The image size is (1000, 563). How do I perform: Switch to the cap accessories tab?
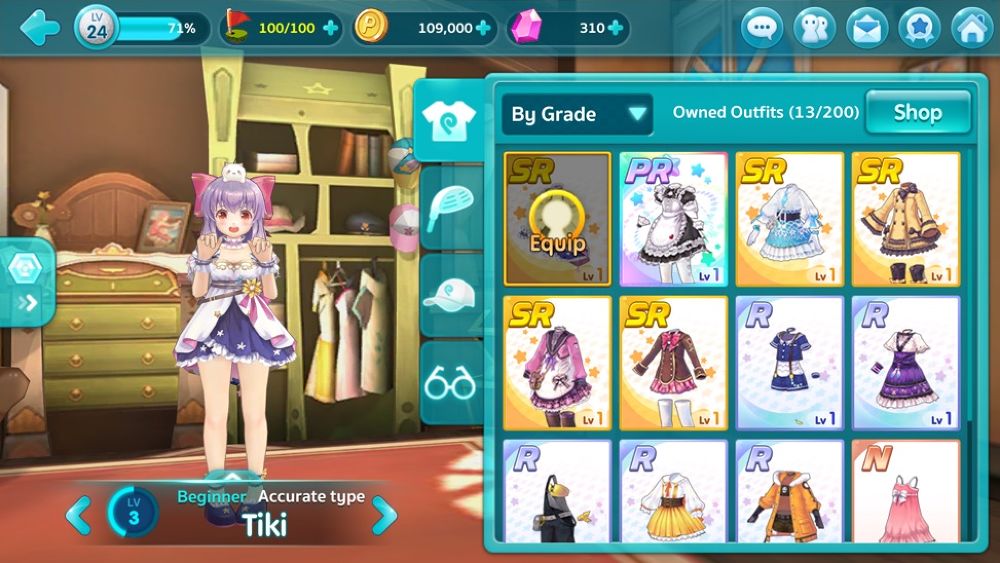[x=449, y=295]
